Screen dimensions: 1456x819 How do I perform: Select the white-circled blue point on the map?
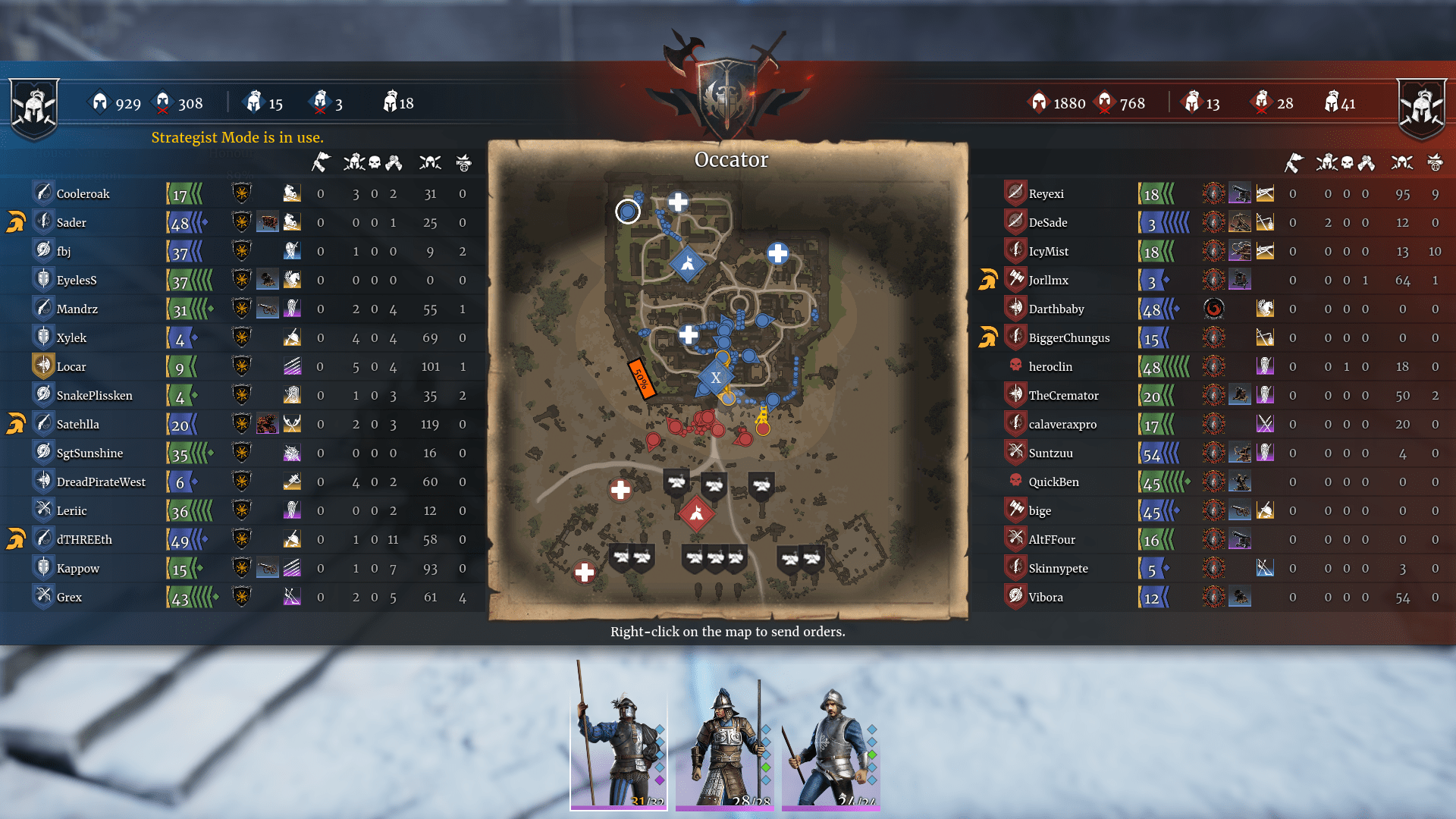click(627, 212)
